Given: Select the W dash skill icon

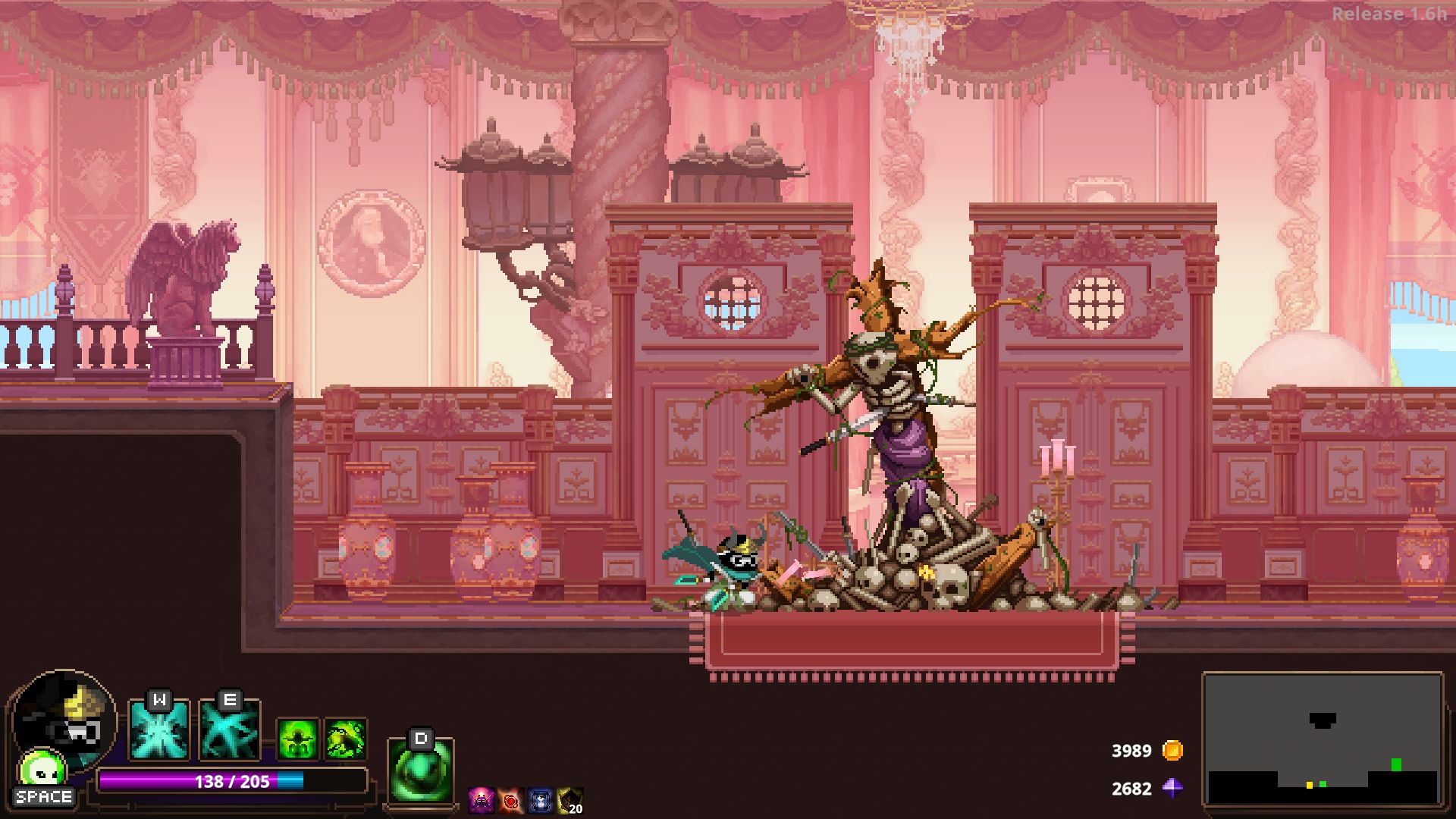Looking at the screenshot, I should tap(158, 730).
